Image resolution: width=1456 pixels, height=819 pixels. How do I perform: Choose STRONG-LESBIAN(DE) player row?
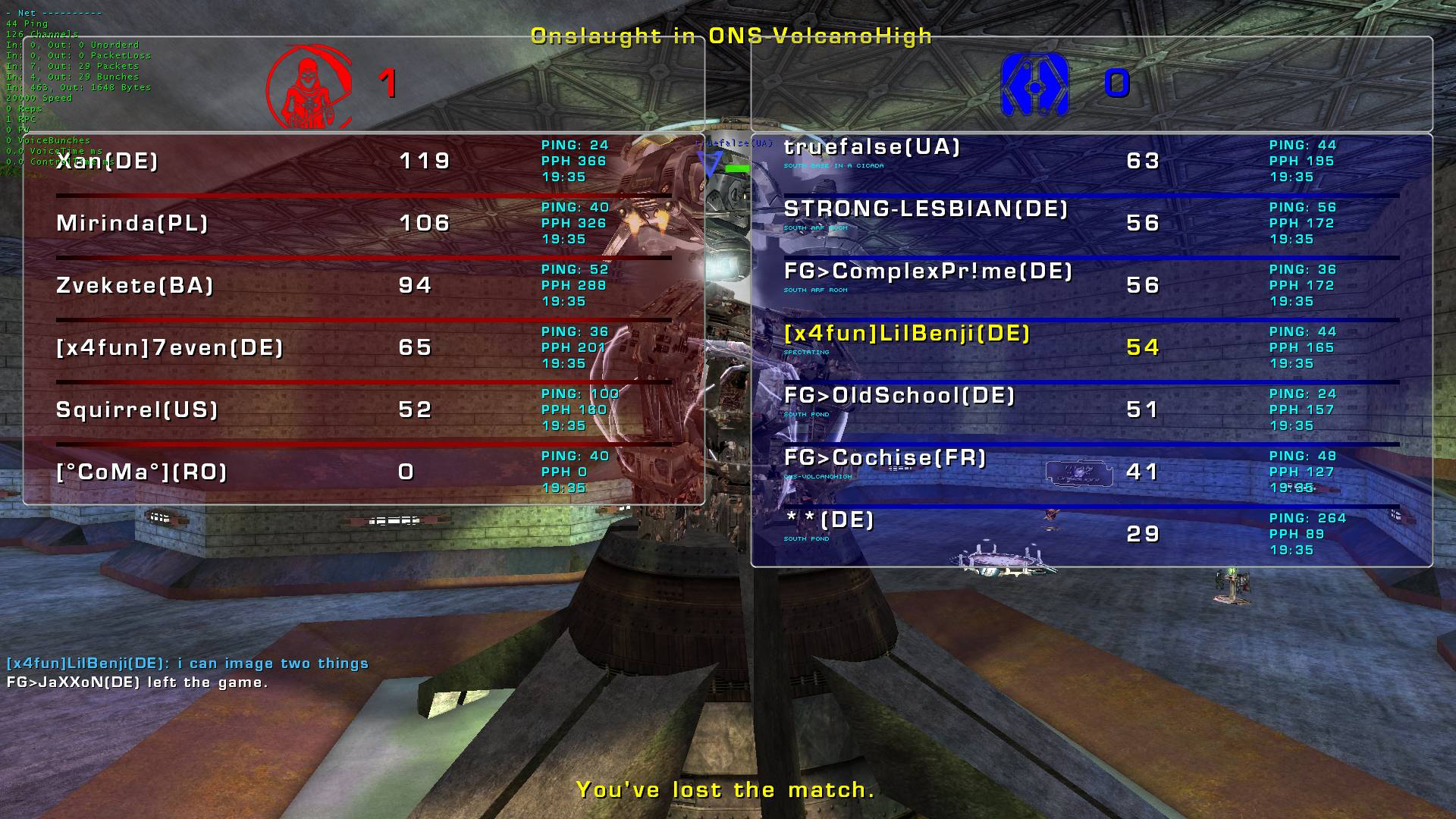point(926,209)
